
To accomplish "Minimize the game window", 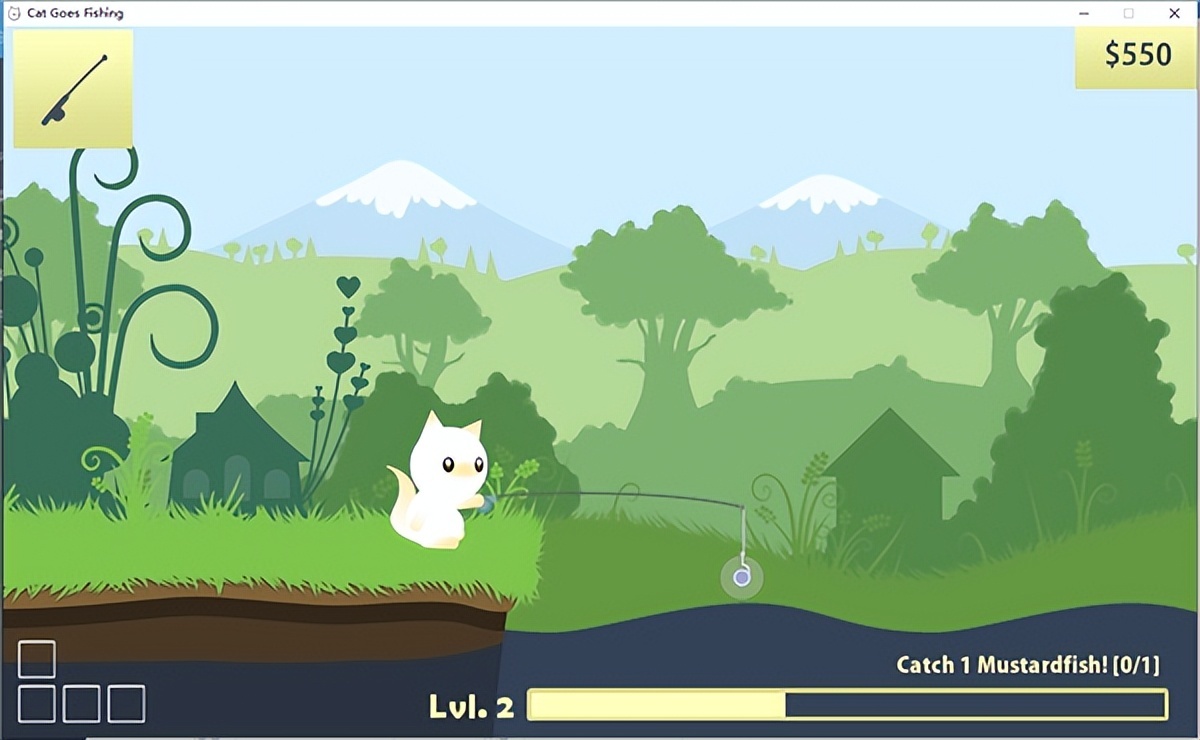I will [1084, 14].
